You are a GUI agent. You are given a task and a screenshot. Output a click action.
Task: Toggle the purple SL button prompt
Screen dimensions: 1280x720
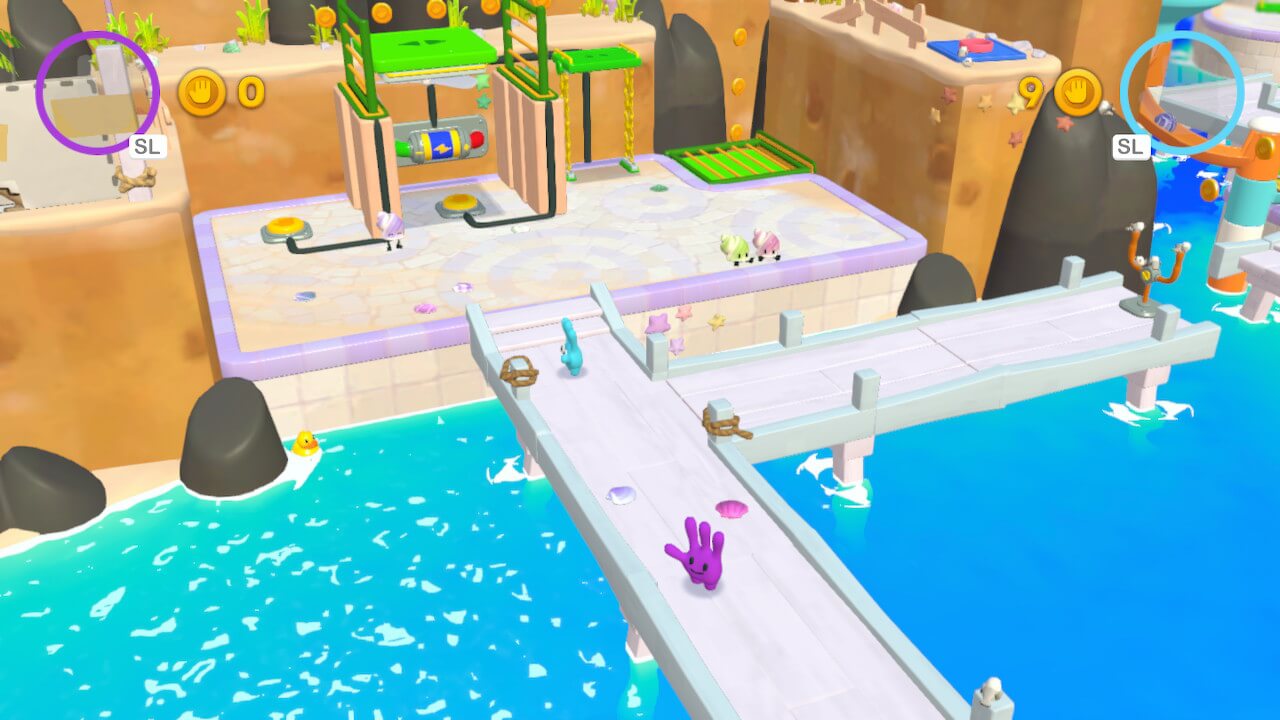147,145
